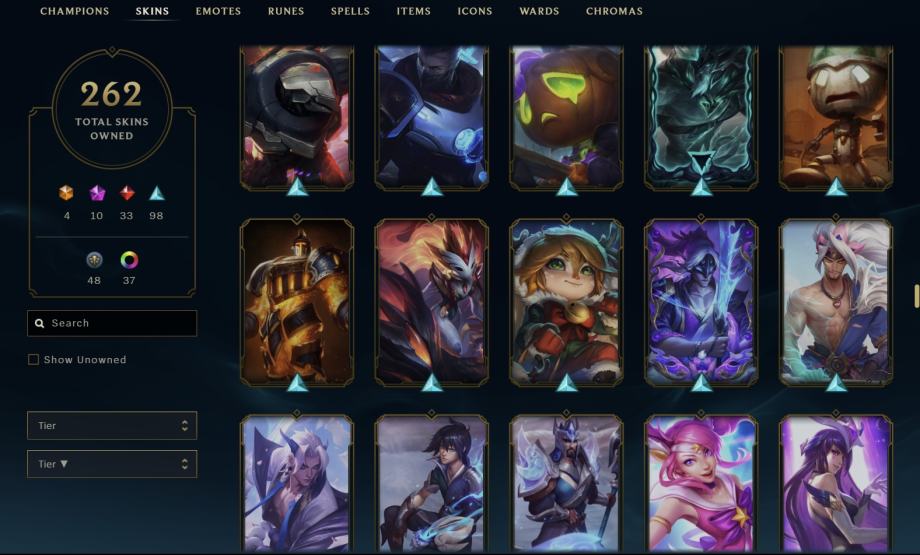
Task: Switch to the Wards tab
Action: 539,12
